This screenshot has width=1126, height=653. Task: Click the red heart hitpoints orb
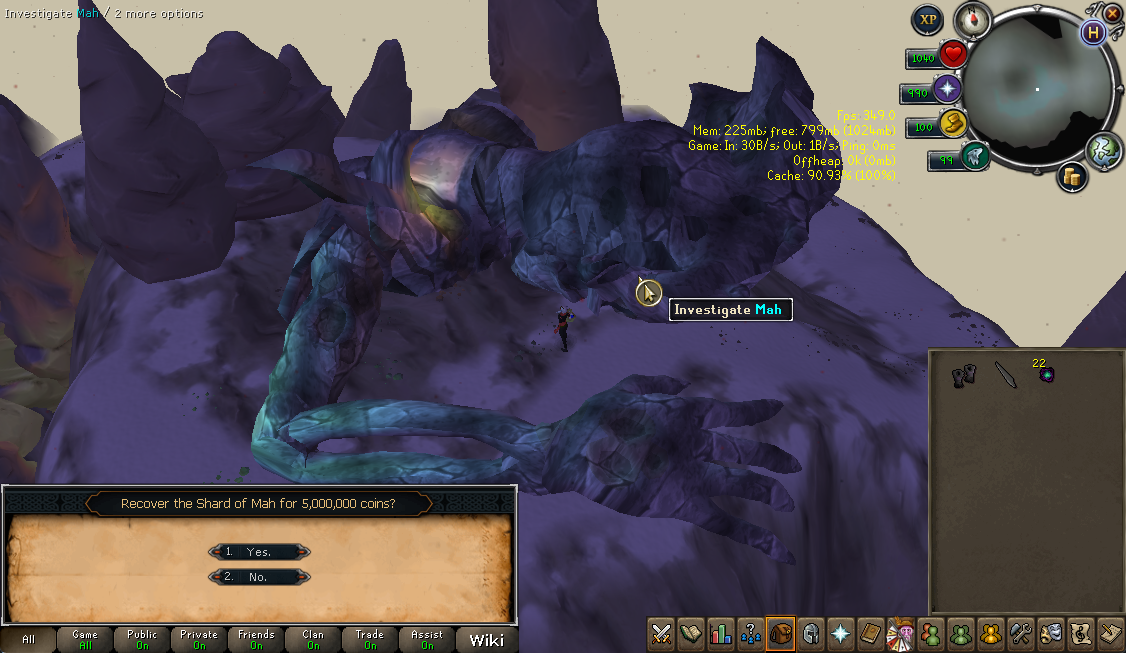coord(952,55)
